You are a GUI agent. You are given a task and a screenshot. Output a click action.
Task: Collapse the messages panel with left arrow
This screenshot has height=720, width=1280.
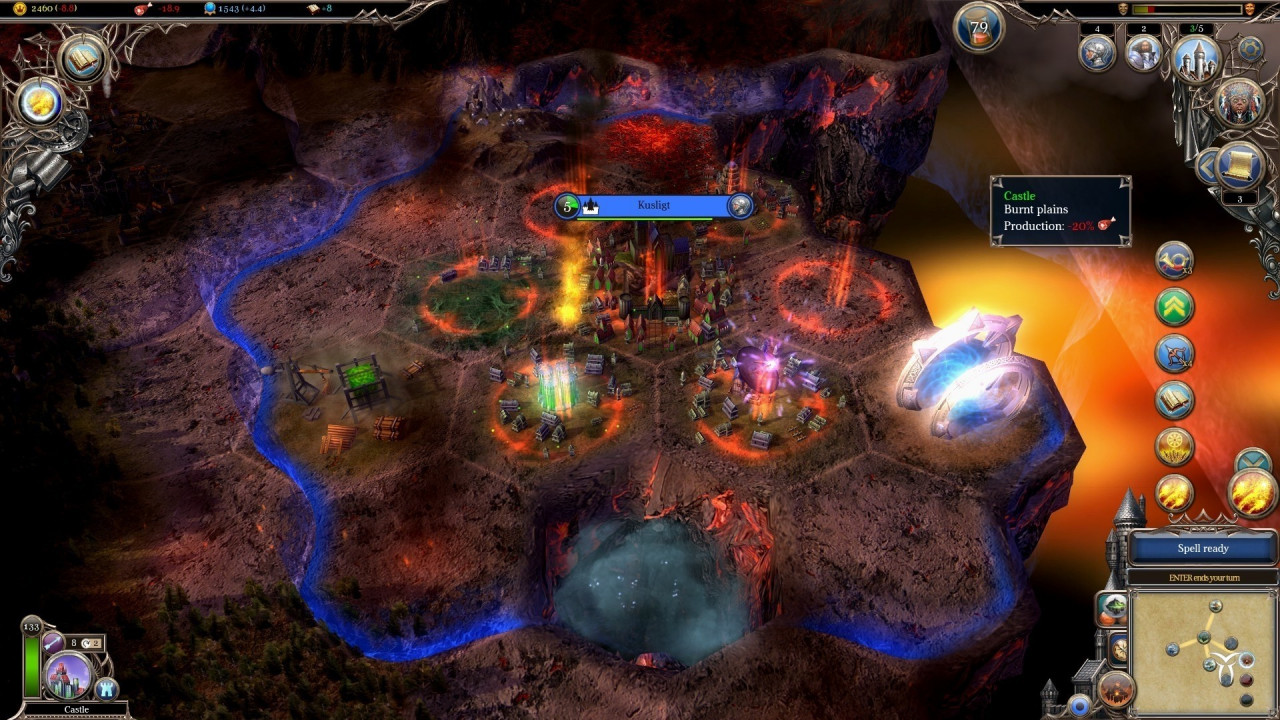coord(1207,166)
